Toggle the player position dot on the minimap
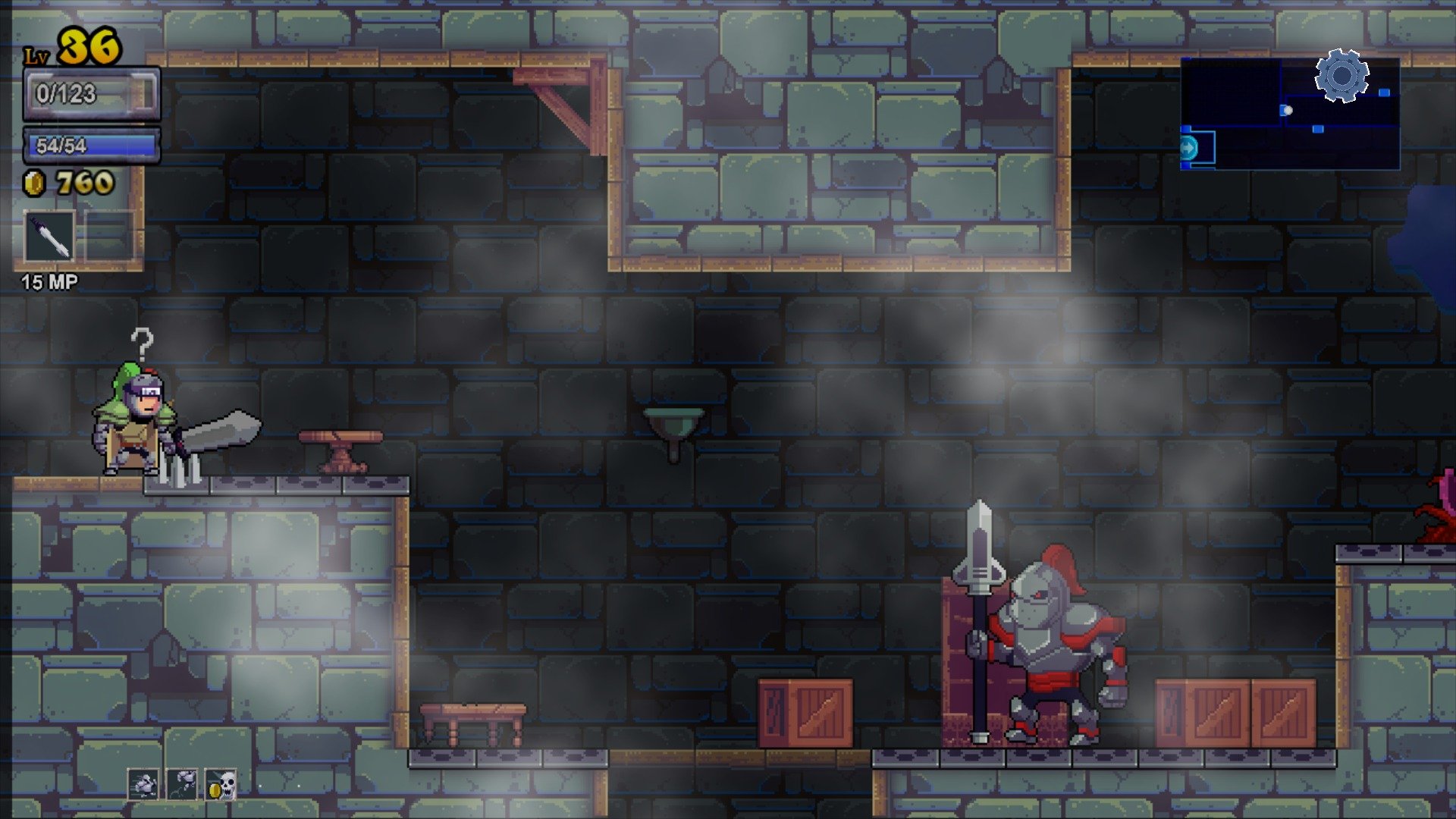Viewport: 1456px width, 819px height. point(1287,109)
